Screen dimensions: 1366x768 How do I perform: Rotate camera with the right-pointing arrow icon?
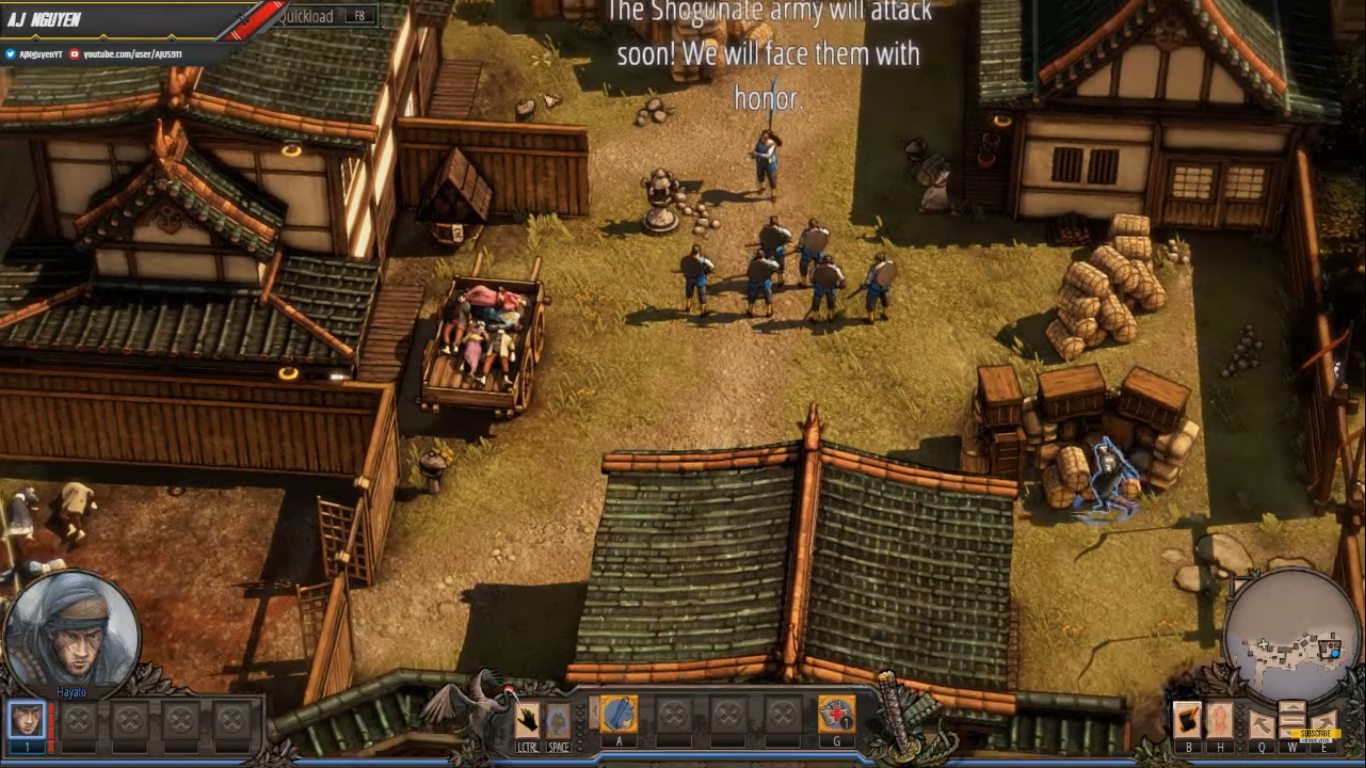[1324, 722]
